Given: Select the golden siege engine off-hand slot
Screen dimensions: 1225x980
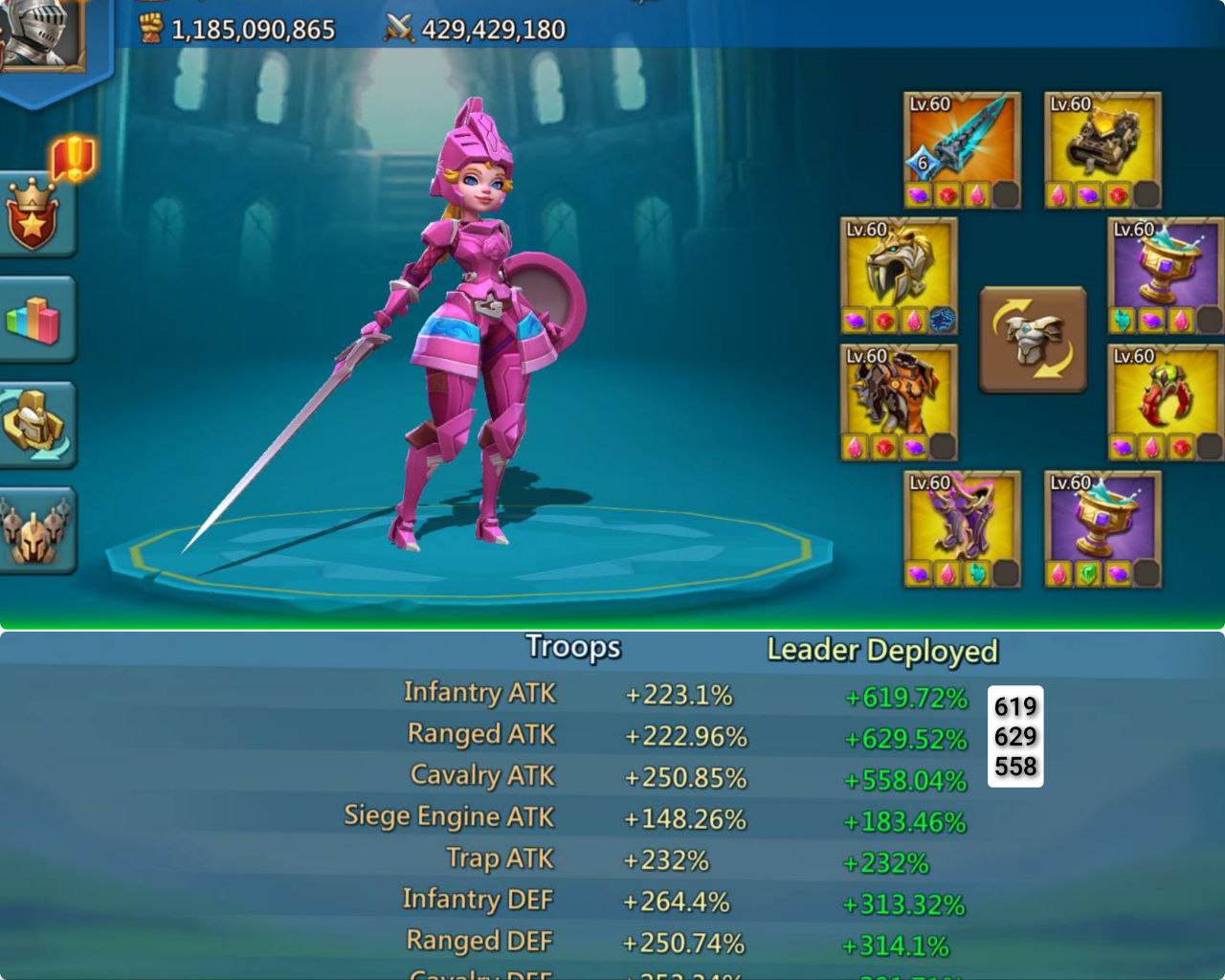Looking at the screenshot, I should coord(1102,140).
